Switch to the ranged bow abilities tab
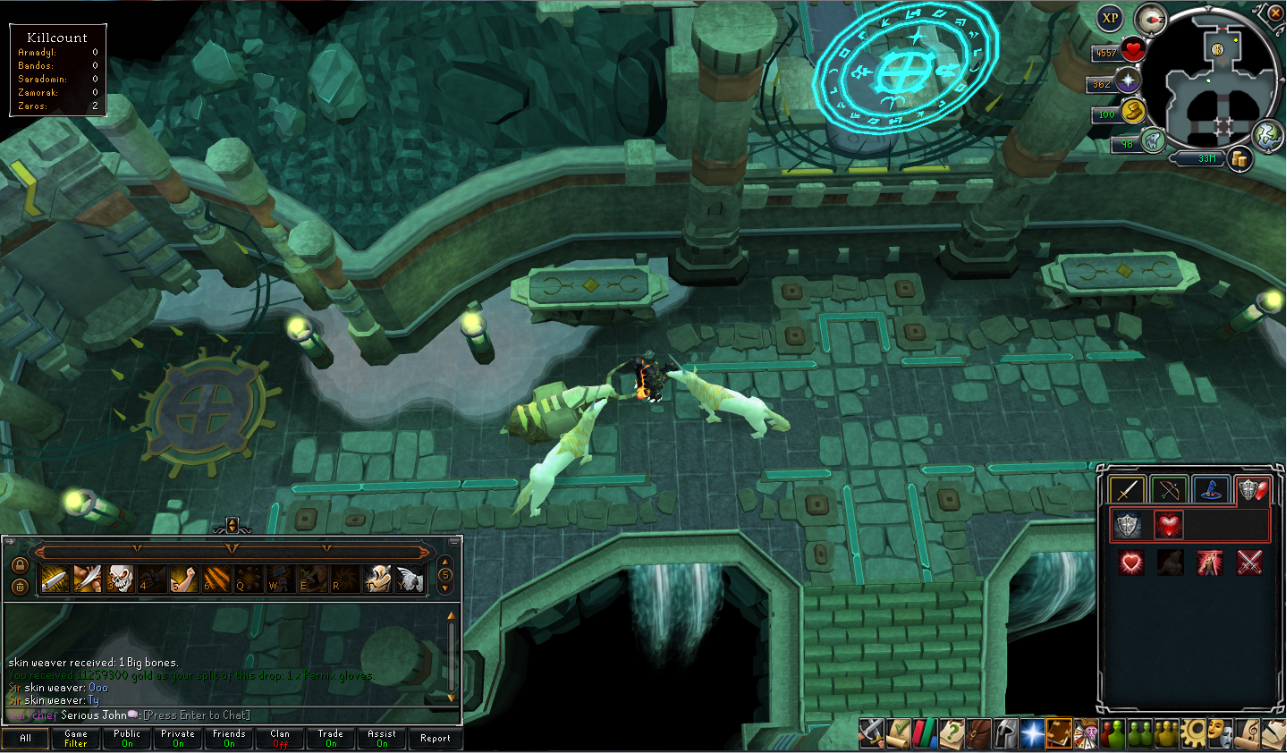 1169,490
